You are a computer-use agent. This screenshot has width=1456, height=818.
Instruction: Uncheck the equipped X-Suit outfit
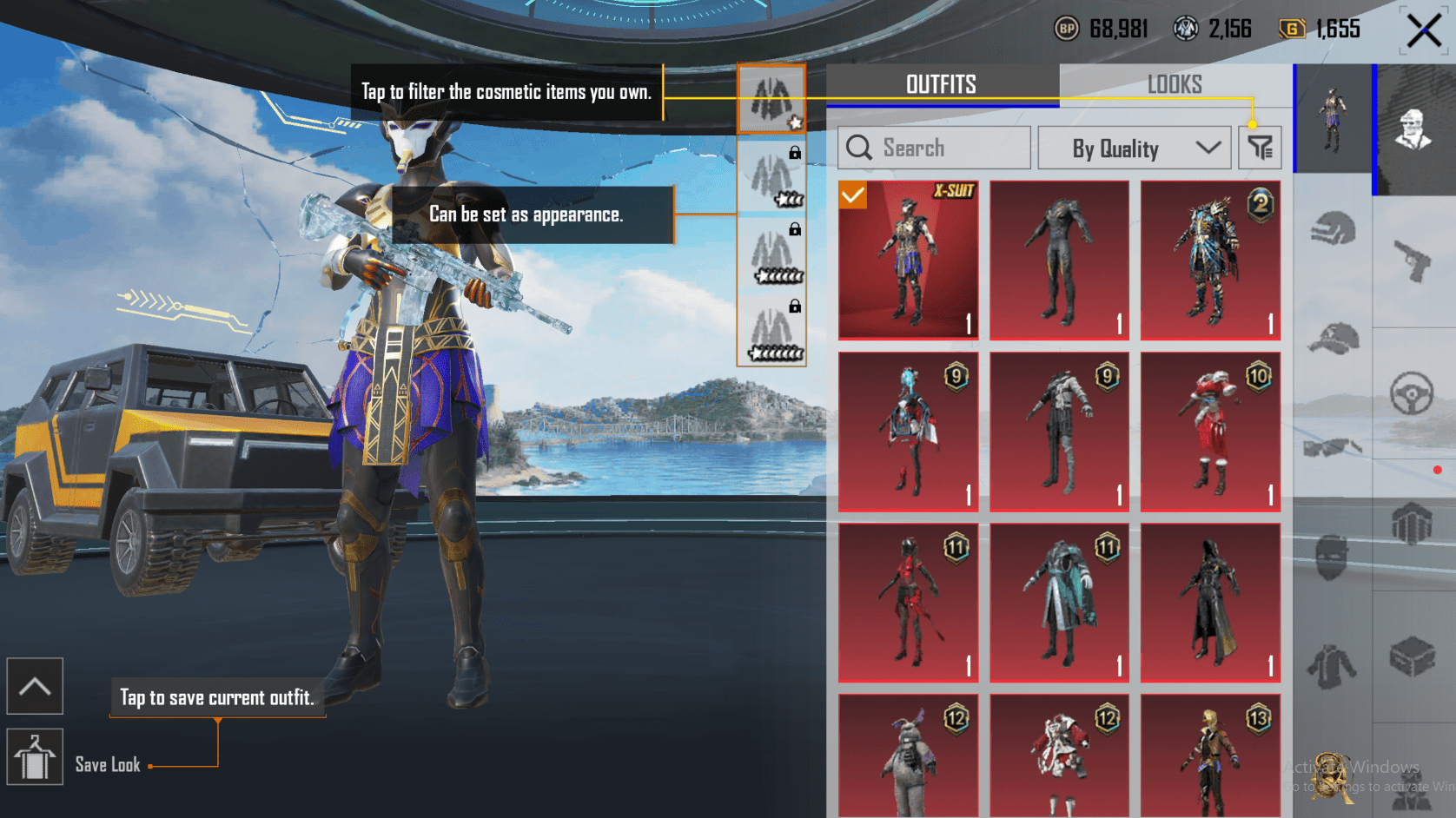(x=854, y=195)
